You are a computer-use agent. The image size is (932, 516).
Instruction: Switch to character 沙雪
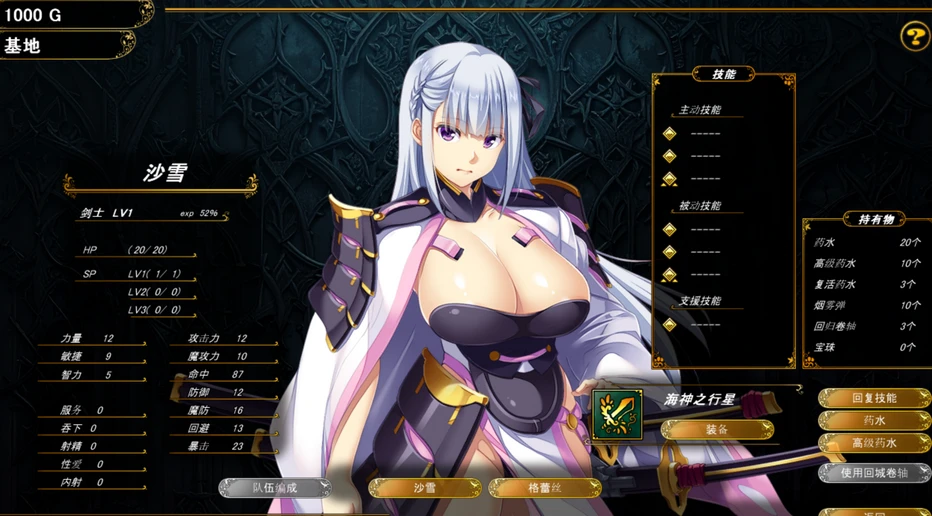pos(425,488)
